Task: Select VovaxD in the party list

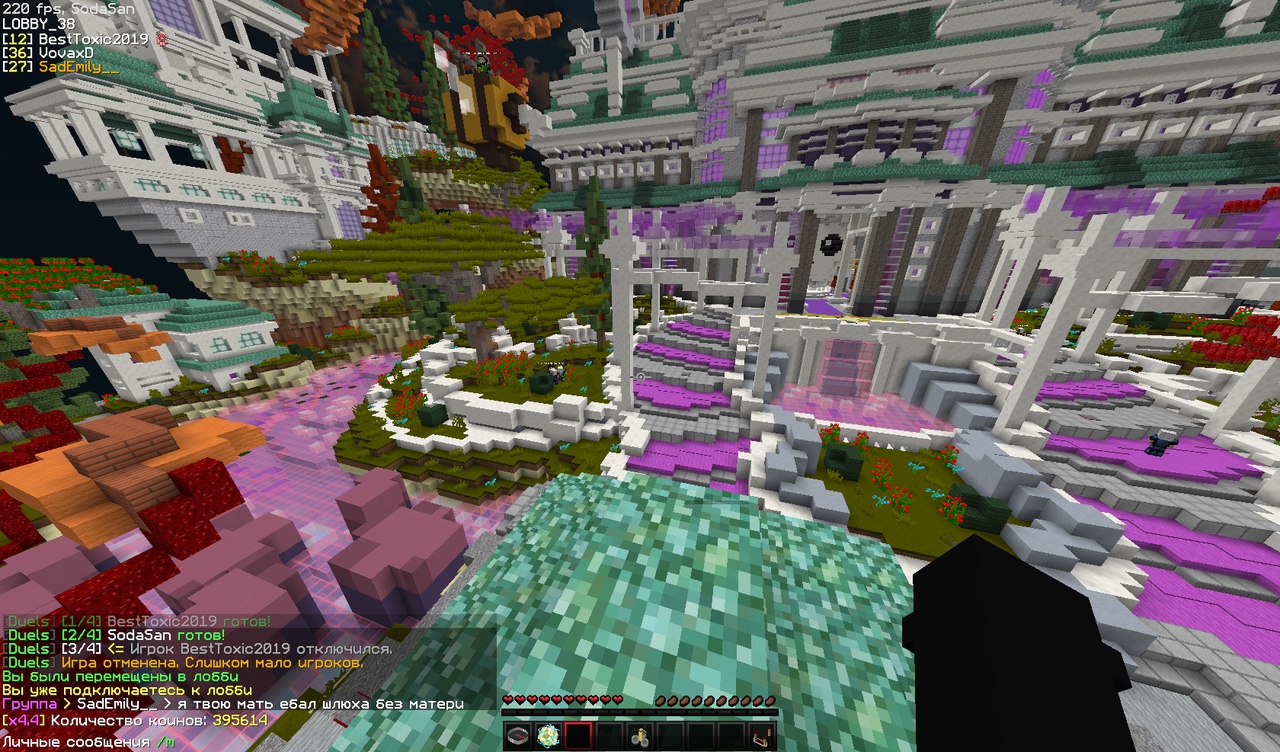Action: (x=65, y=53)
